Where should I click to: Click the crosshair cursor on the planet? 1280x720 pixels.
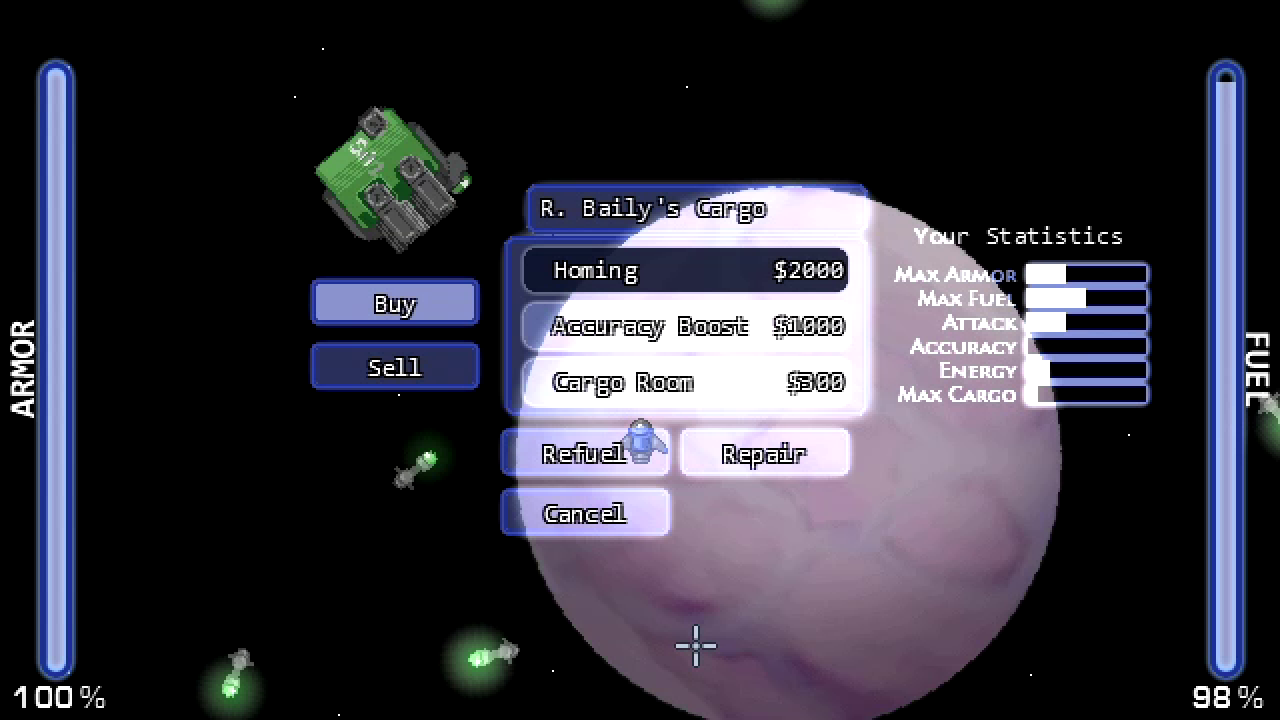point(695,647)
